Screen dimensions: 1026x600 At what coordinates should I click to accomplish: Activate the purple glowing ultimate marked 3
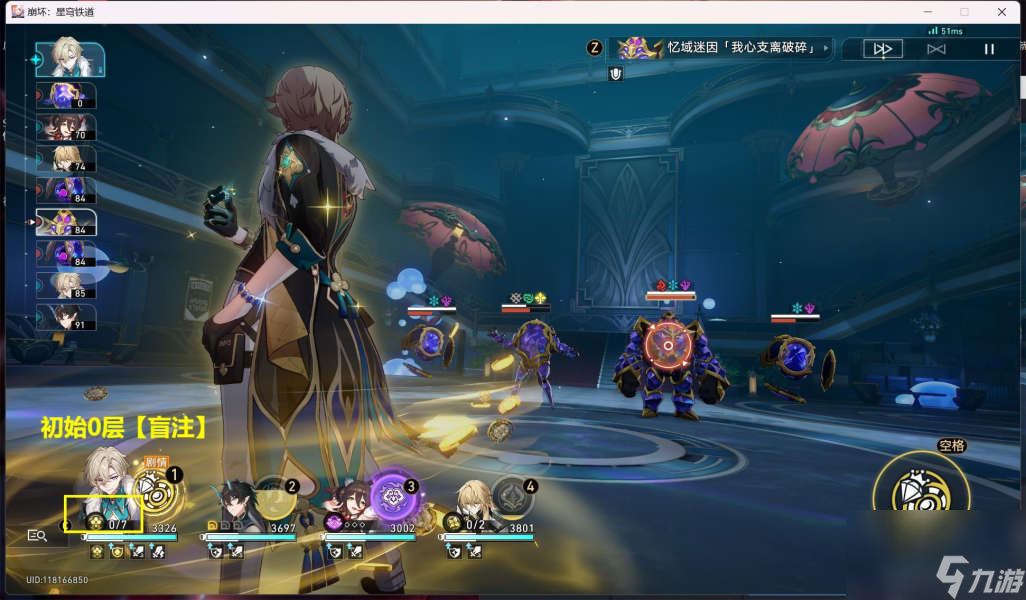[392, 495]
